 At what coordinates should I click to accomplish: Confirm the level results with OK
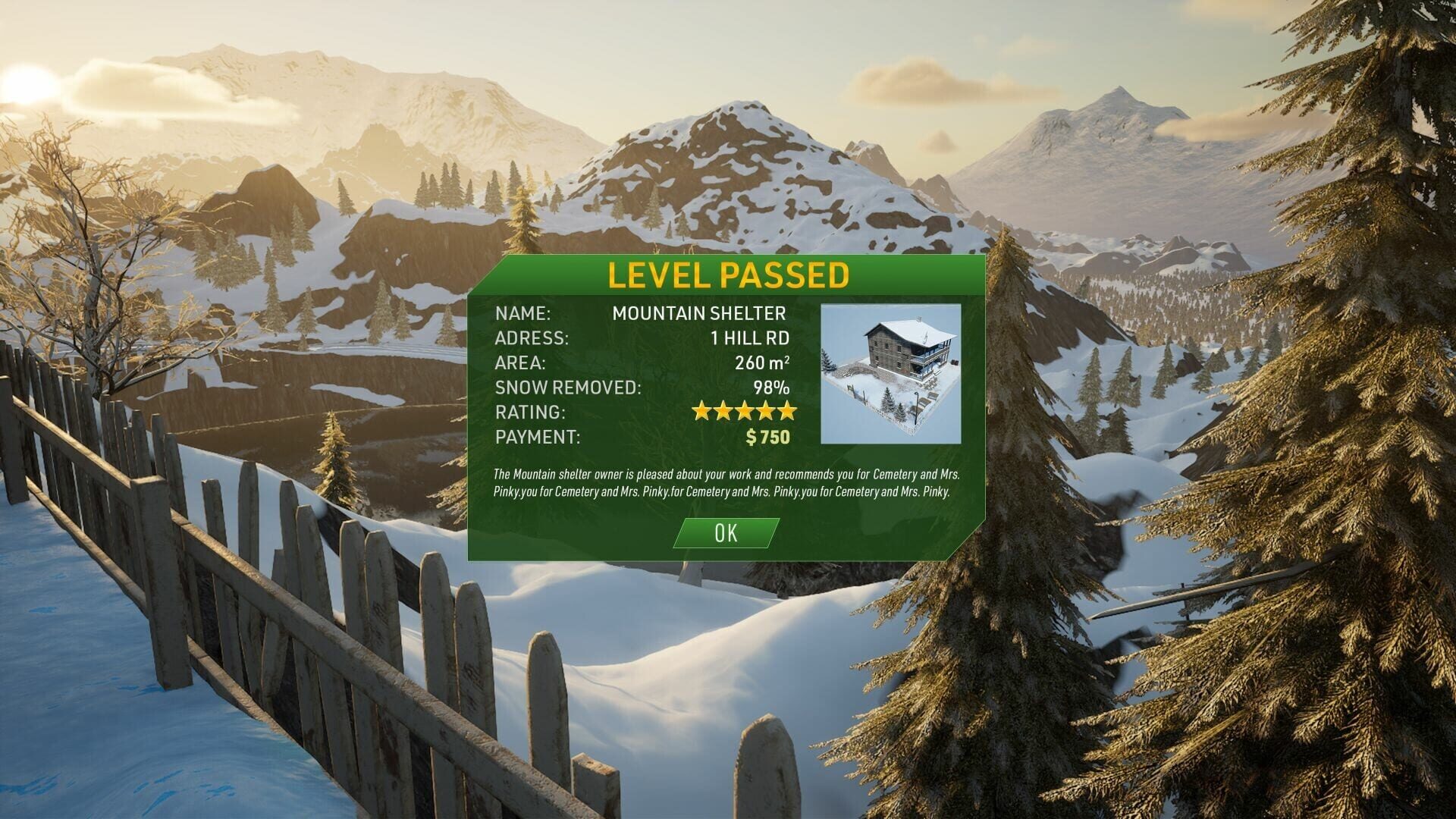[x=726, y=533]
